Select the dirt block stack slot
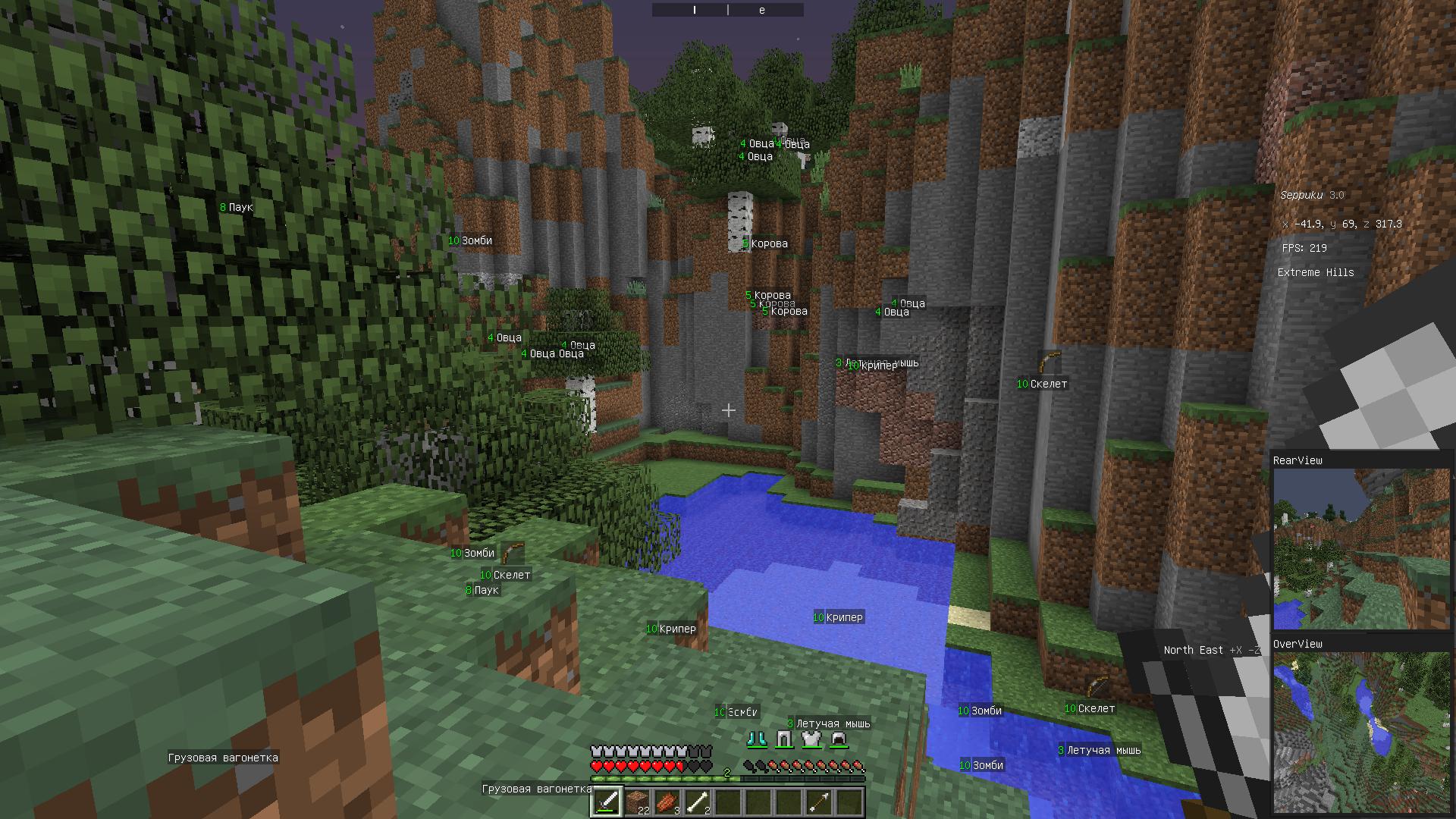The width and height of the screenshot is (1456, 819). click(x=637, y=802)
